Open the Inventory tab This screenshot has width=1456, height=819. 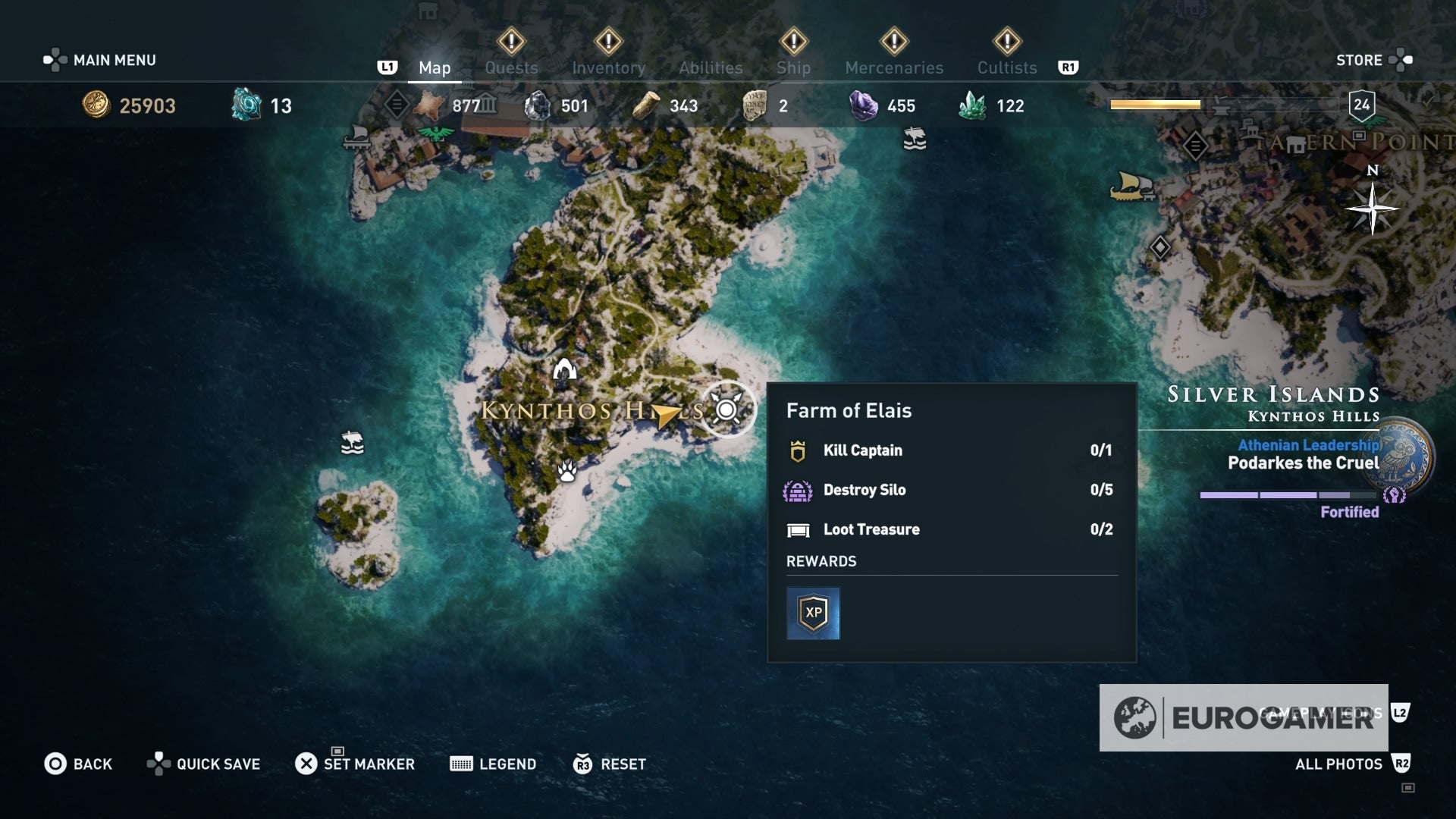609,67
